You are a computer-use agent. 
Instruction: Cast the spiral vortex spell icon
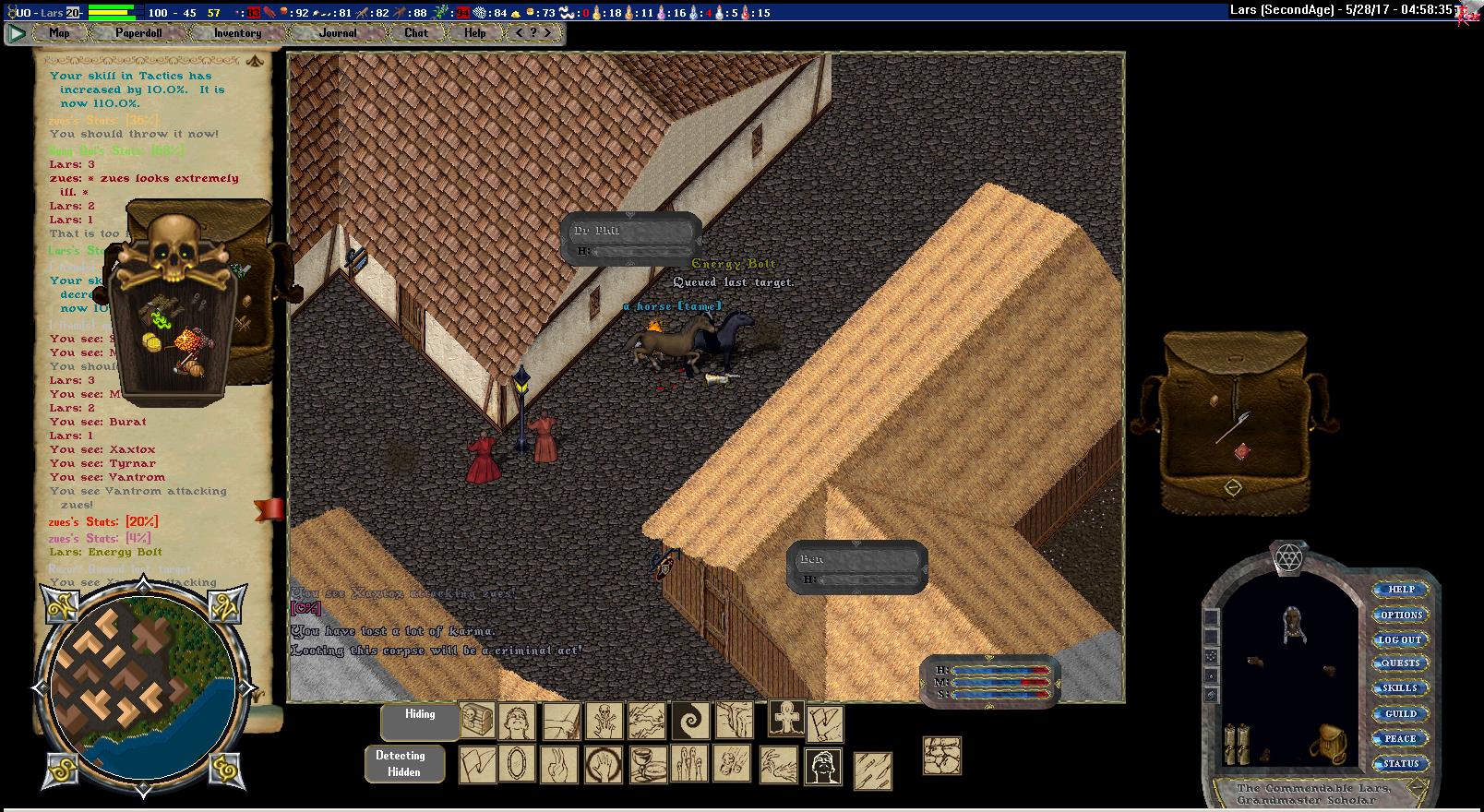(689, 721)
